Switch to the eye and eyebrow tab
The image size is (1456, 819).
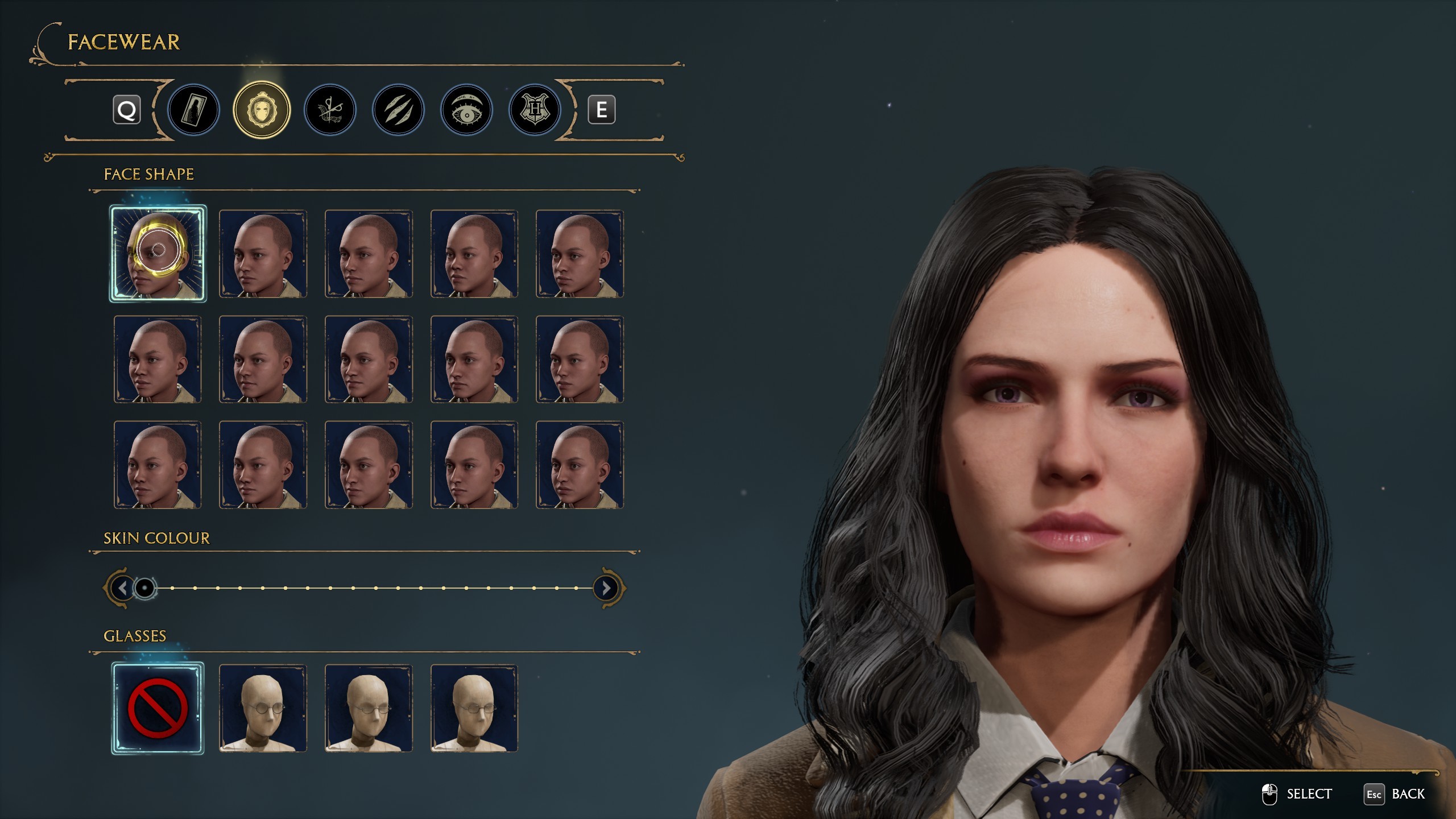(466, 110)
